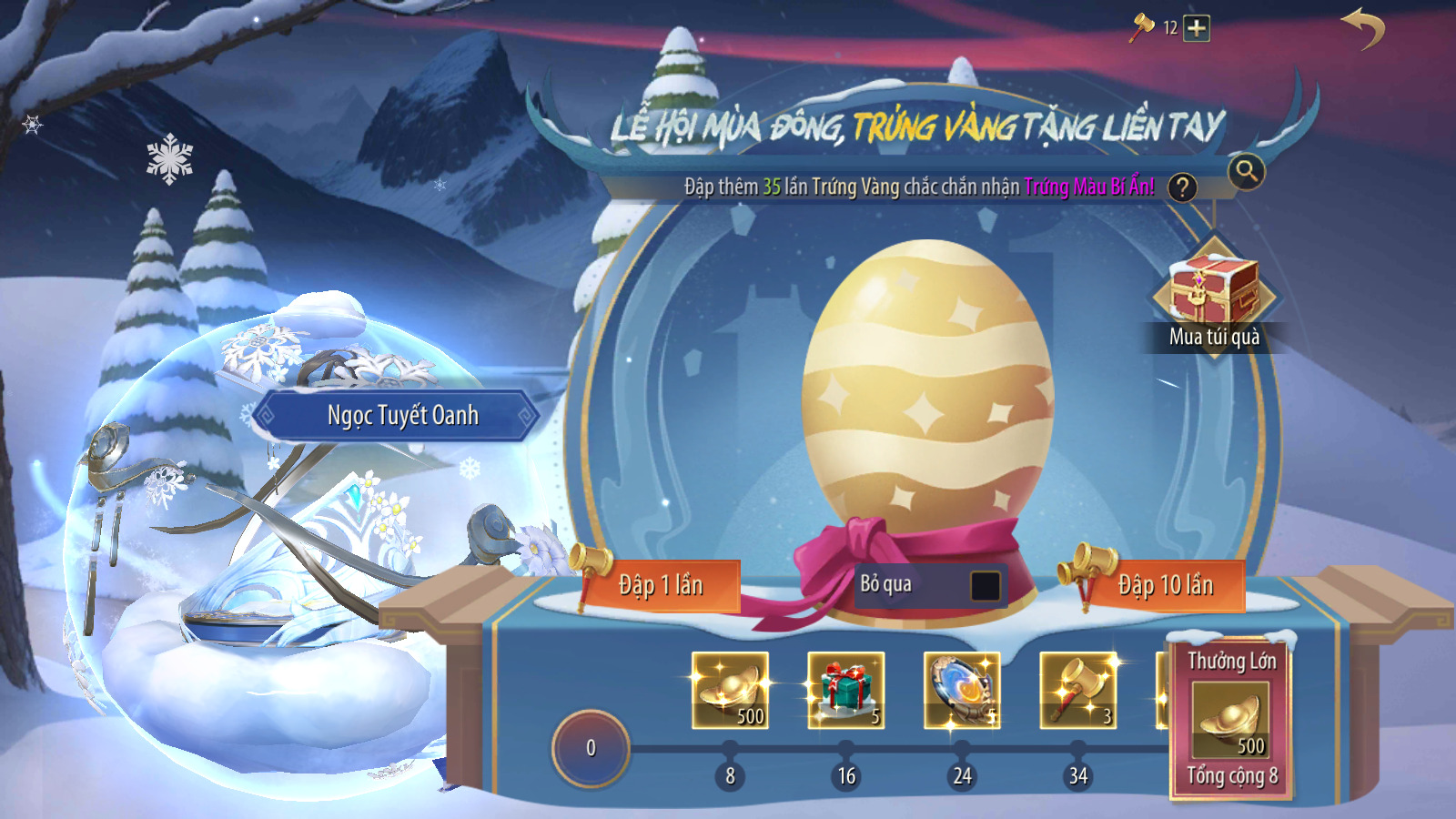Select the golden hammer milestone reward

1078,690
